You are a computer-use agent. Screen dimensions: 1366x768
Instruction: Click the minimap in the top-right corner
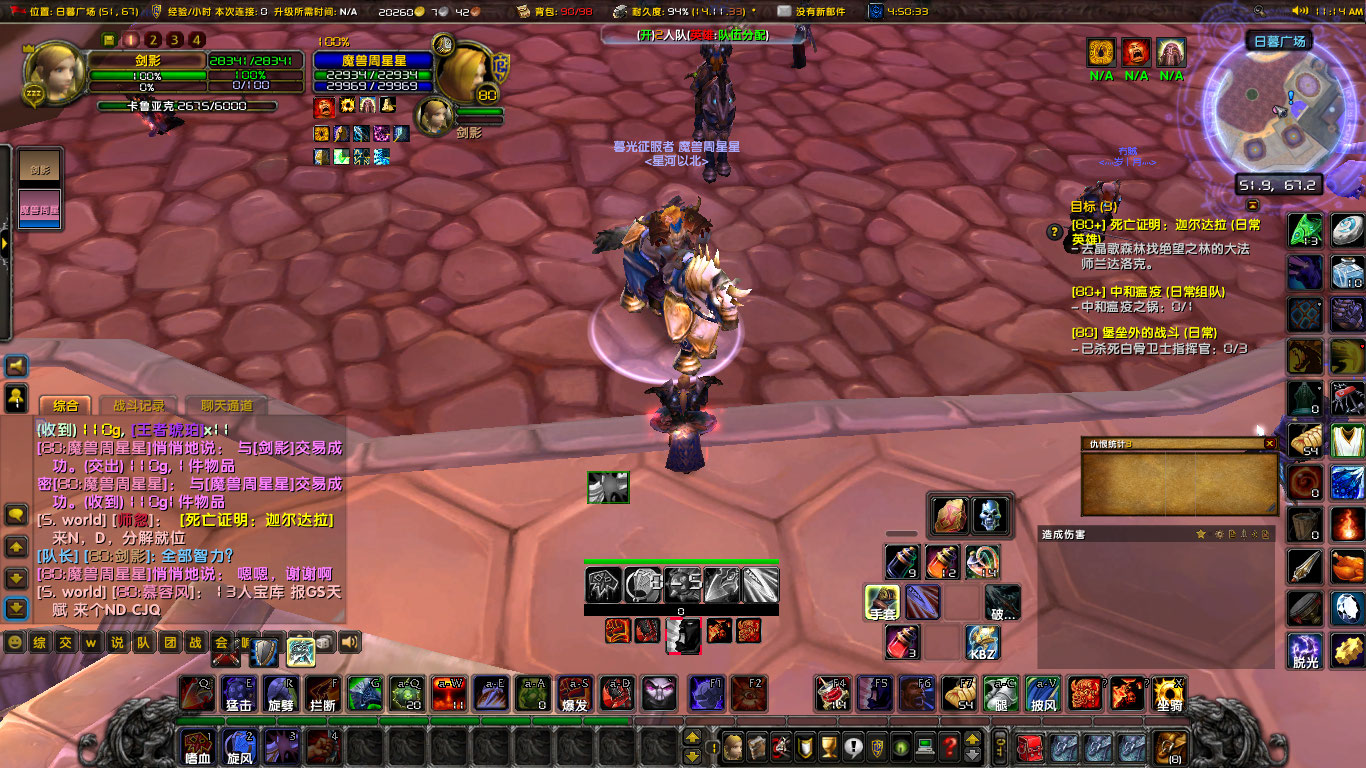click(x=1280, y=110)
